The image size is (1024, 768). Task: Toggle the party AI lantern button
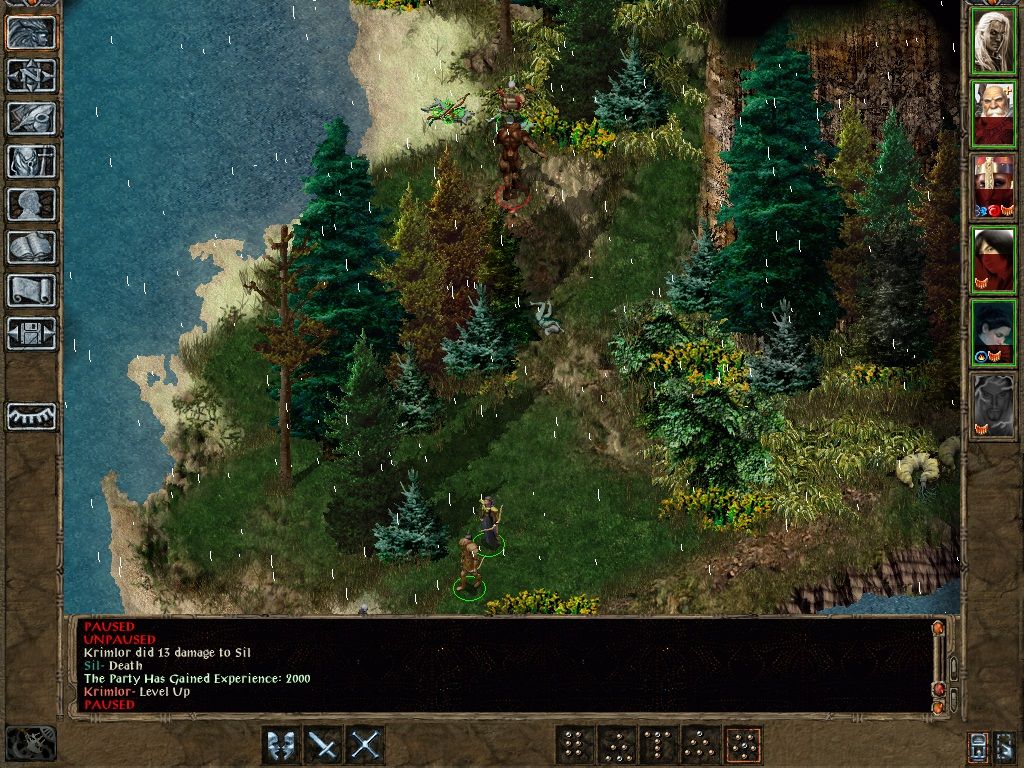click(979, 746)
